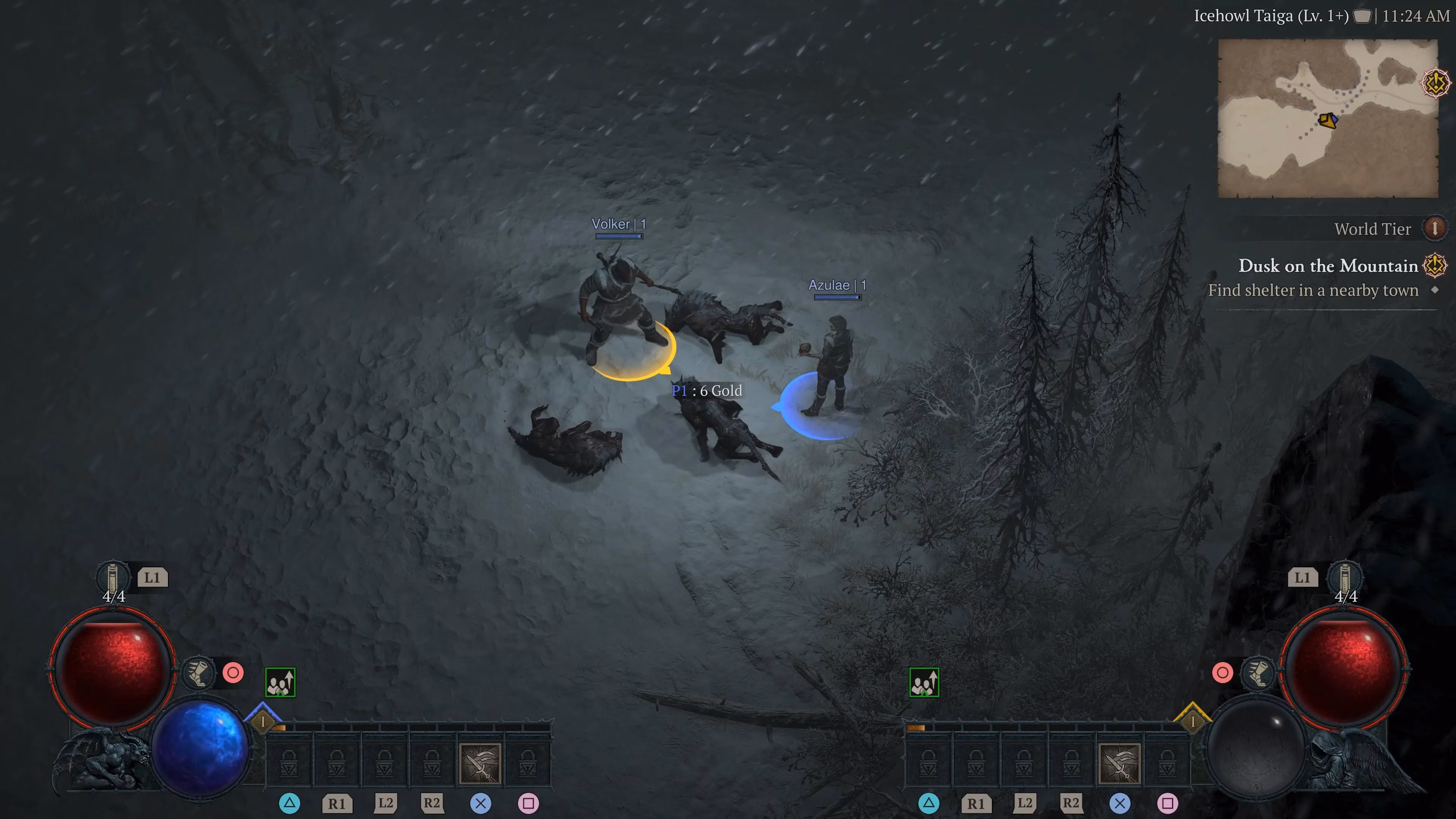Click the quest icon beside Dusk on the Mountain
1456x819 pixels.
[x=1433, y=266]
